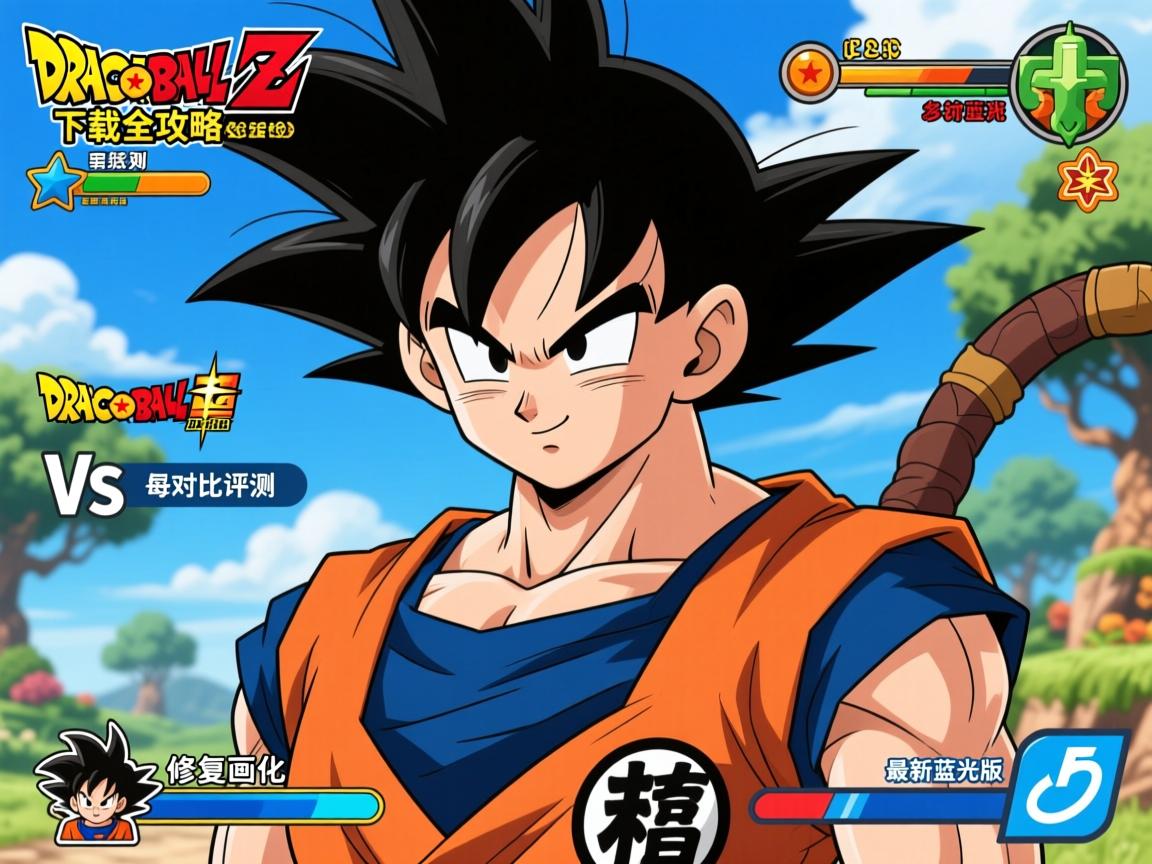Choose the small Dragon Ball logo above VS
This screenshot has width=1152, height=864.
[138, 398]
